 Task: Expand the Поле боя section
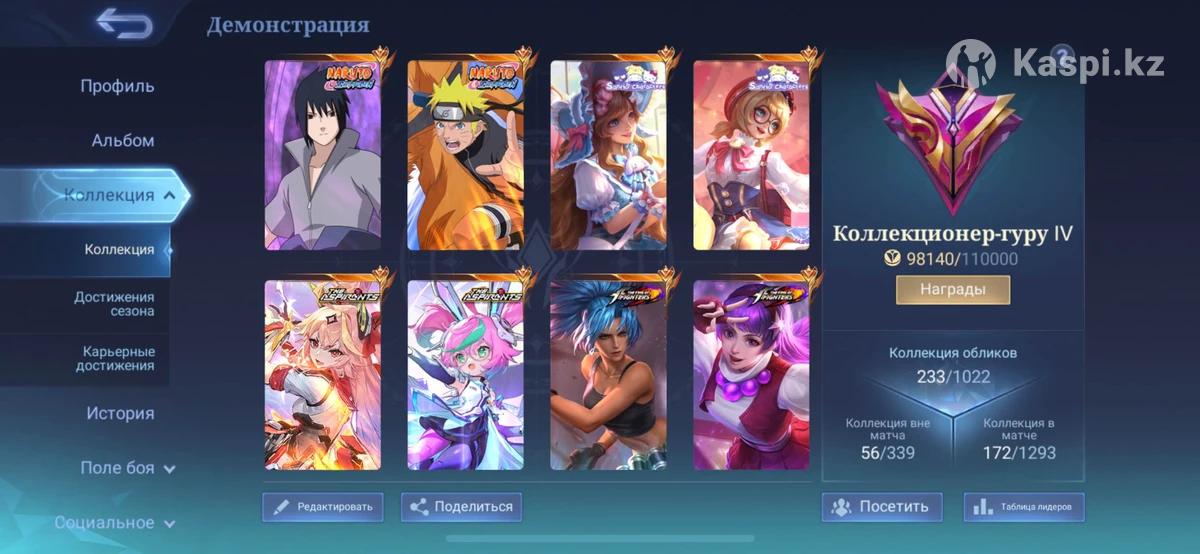coord(127,467)
